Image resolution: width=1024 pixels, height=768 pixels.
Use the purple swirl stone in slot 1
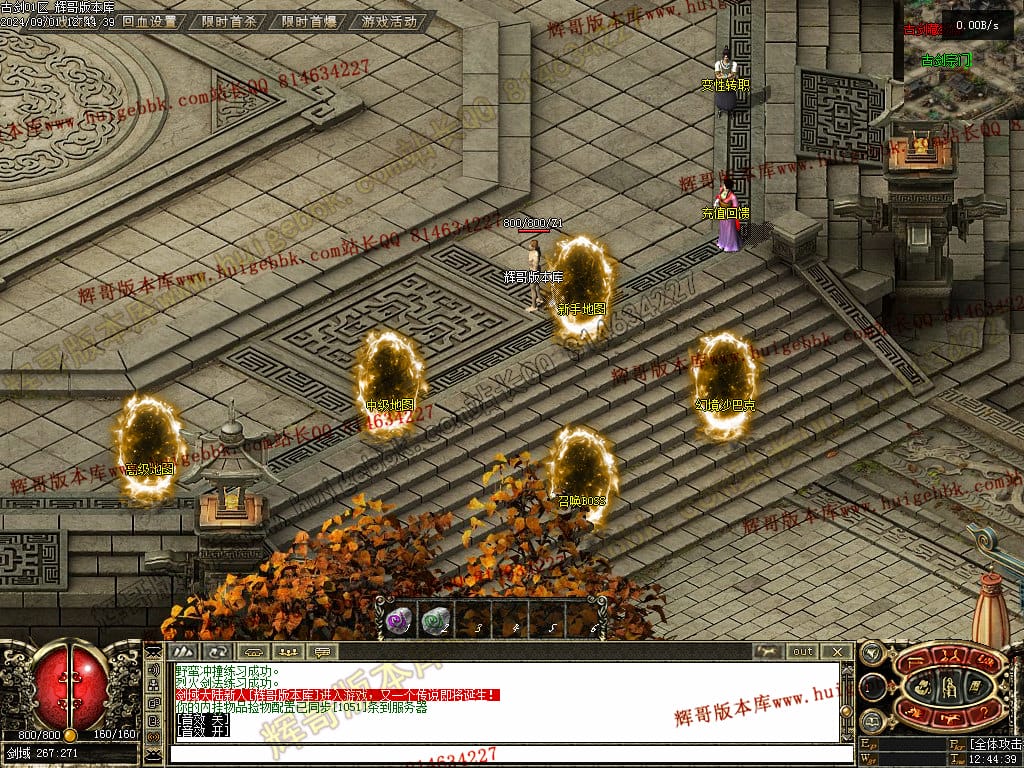coord(398,620)
